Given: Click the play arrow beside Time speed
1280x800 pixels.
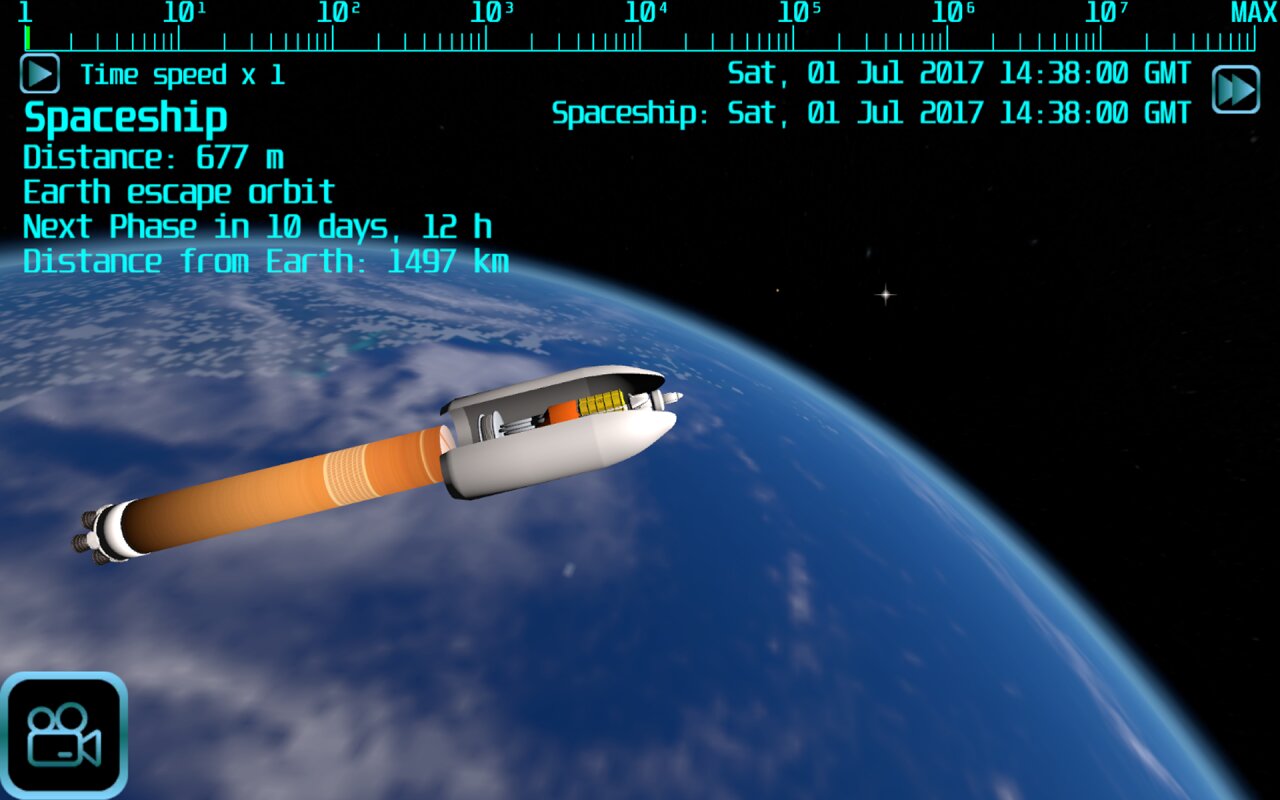Looking at the screenshot, I should [38, 74].
